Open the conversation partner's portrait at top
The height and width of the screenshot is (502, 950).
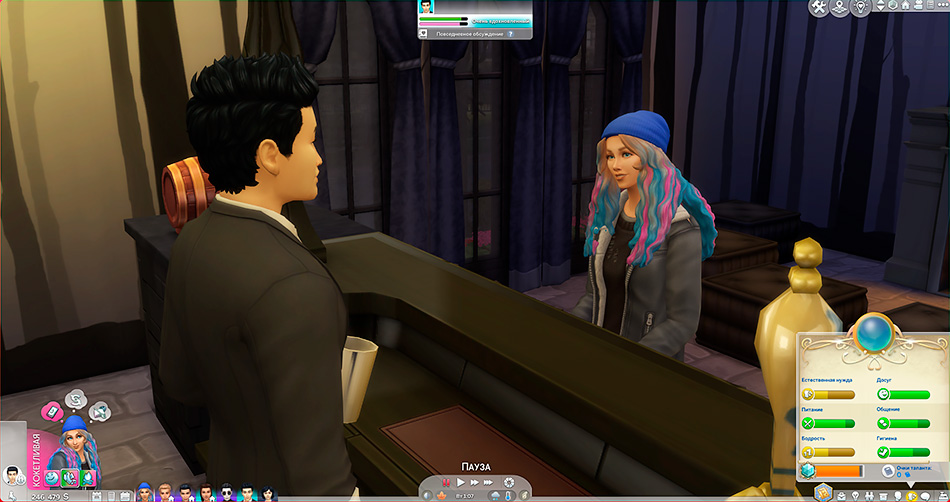[x=427, y=8]
